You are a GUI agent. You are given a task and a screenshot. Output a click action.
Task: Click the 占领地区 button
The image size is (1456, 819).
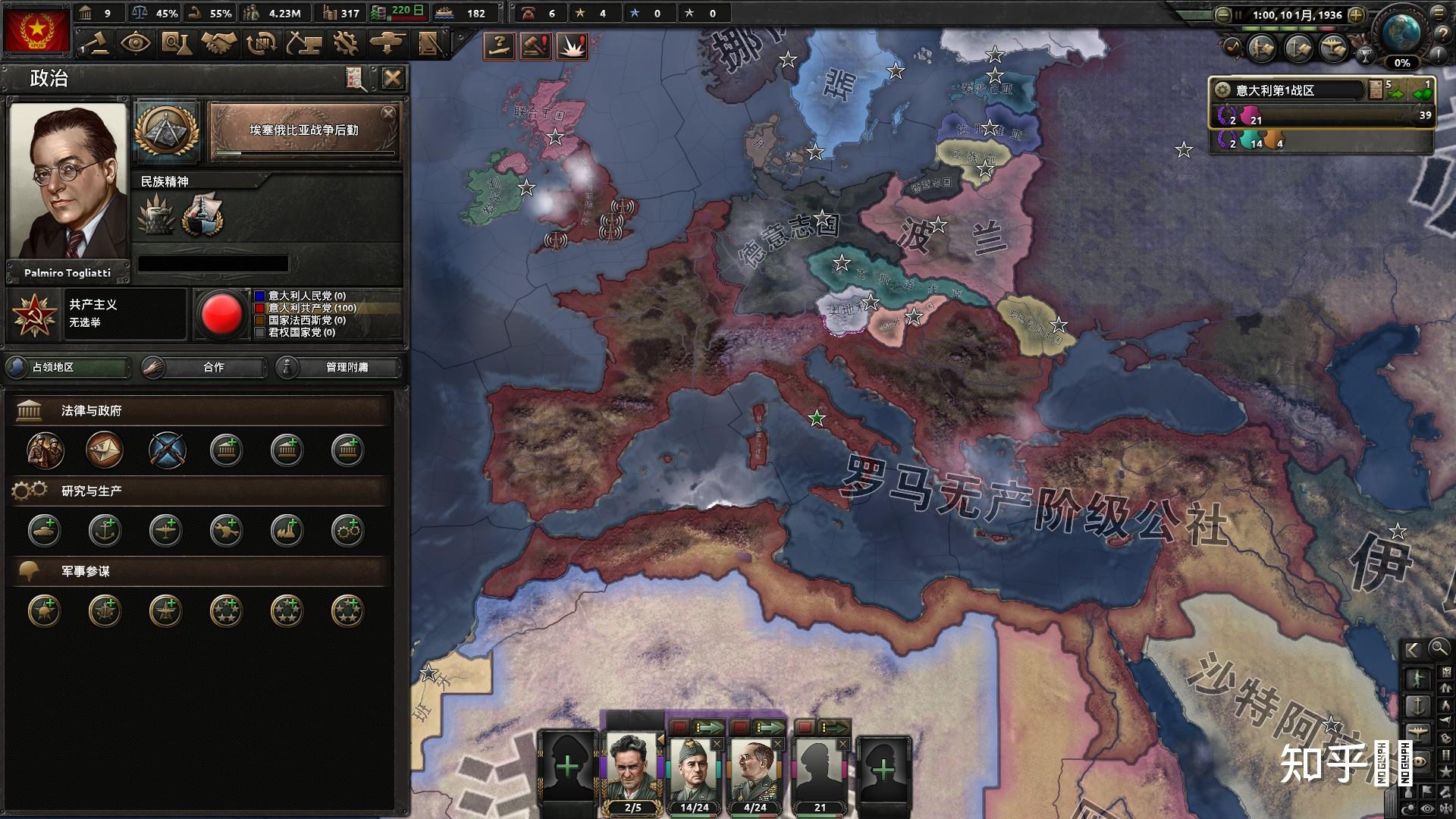(x=68, y=368)
